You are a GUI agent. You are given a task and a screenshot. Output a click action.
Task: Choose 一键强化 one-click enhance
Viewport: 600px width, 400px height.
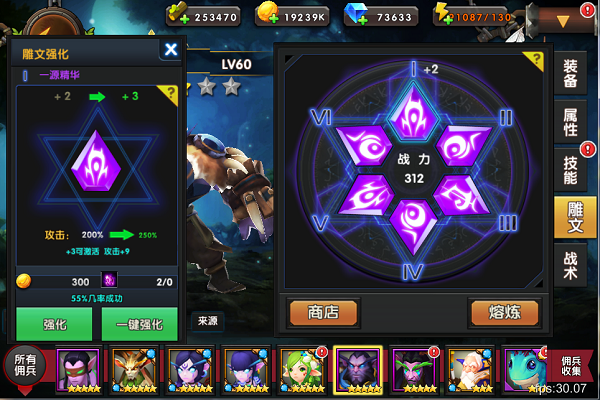pos(139,324)
